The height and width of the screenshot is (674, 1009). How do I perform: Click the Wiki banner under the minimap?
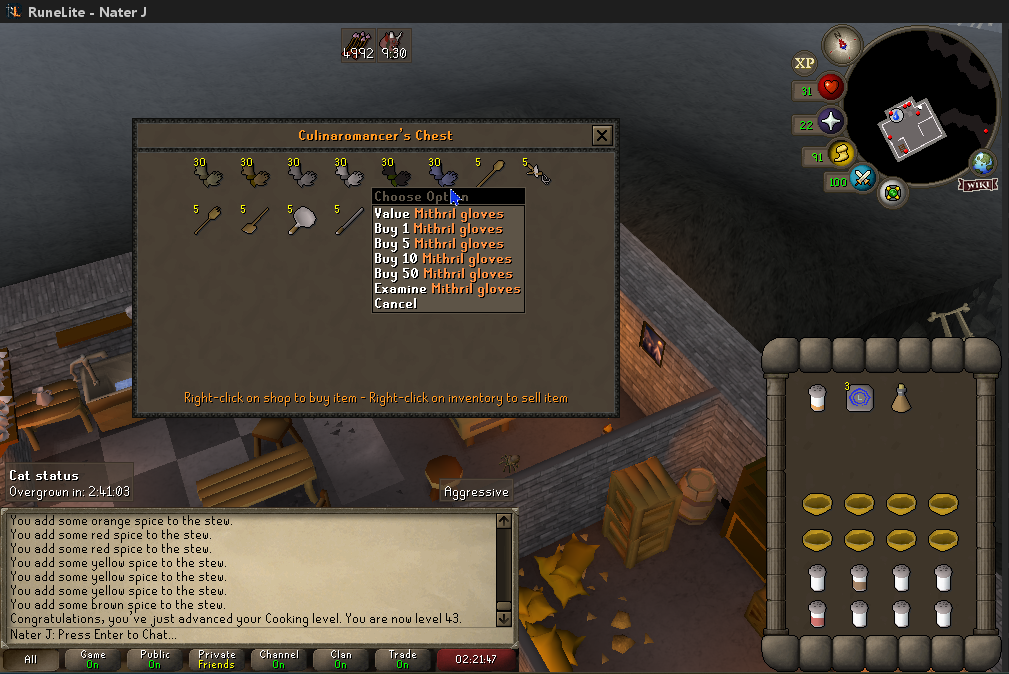click(975, 185)
